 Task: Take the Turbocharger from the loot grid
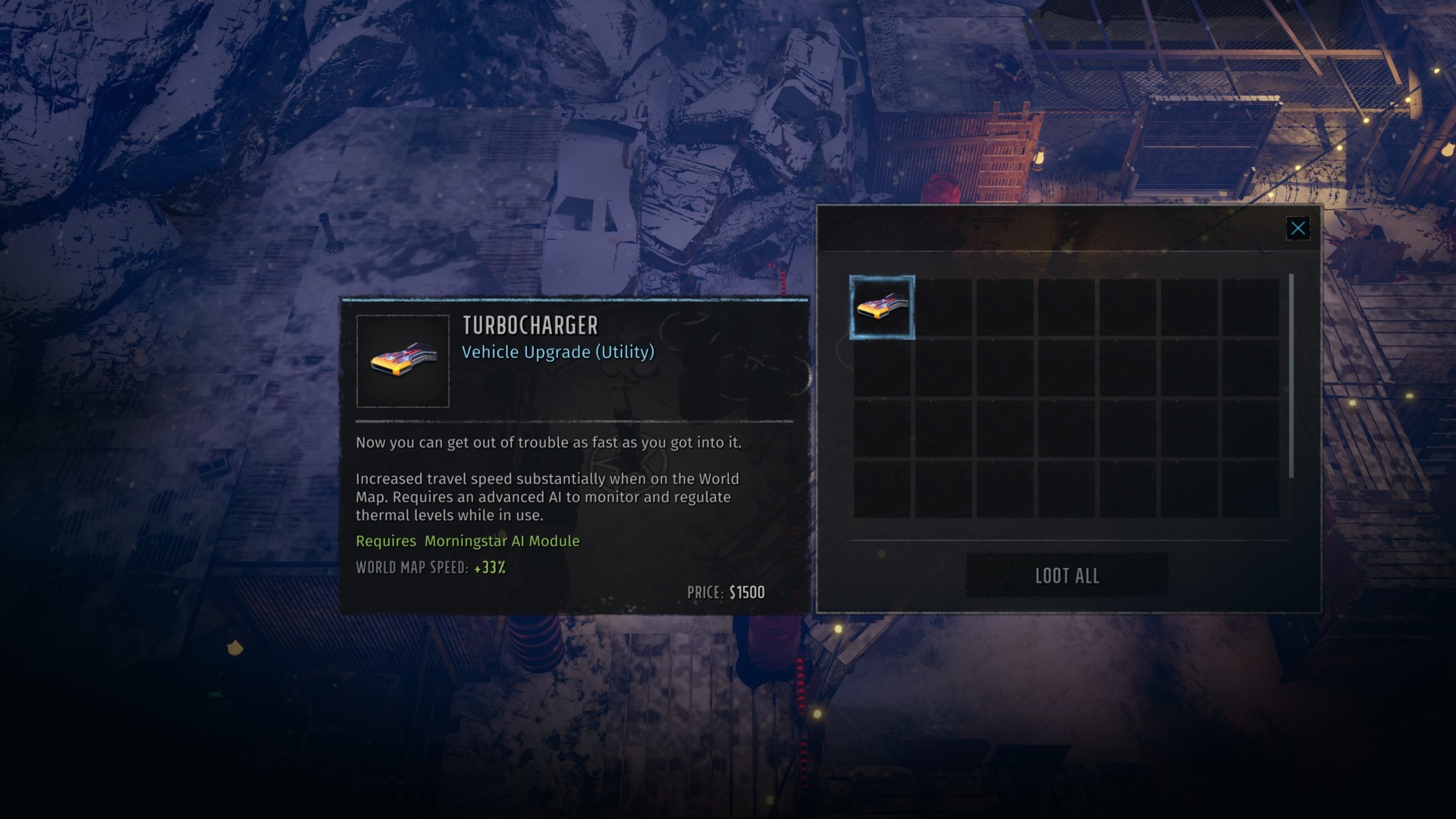882,307
